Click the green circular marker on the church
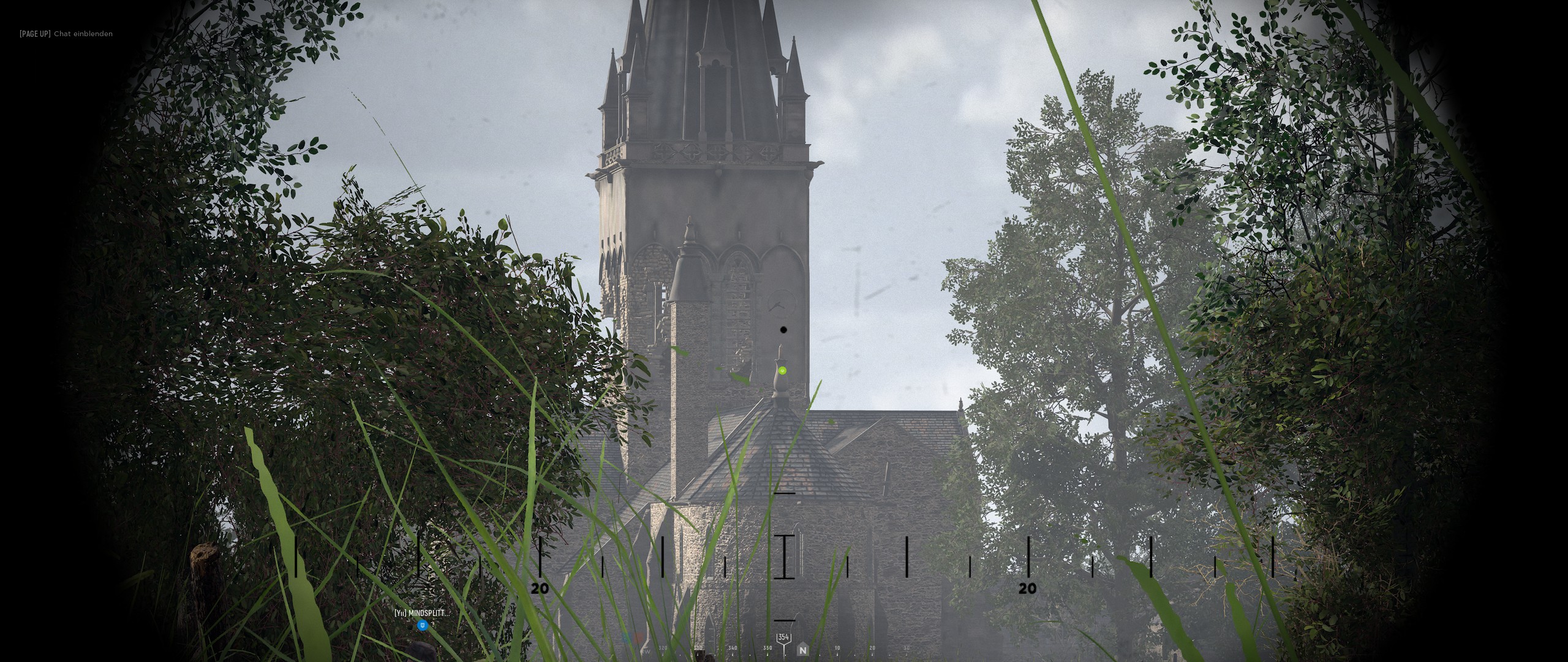Viewport: 1568px width, 662px height. [x=782, y=370]
